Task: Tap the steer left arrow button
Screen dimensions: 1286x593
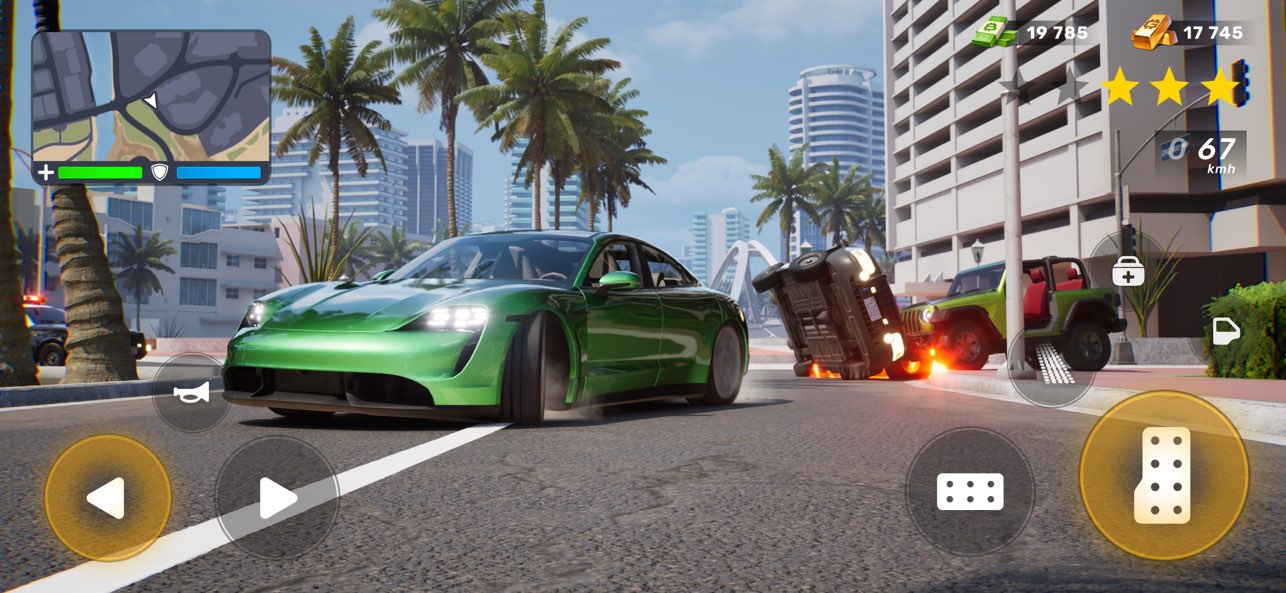Action: [x=107, y=497]
